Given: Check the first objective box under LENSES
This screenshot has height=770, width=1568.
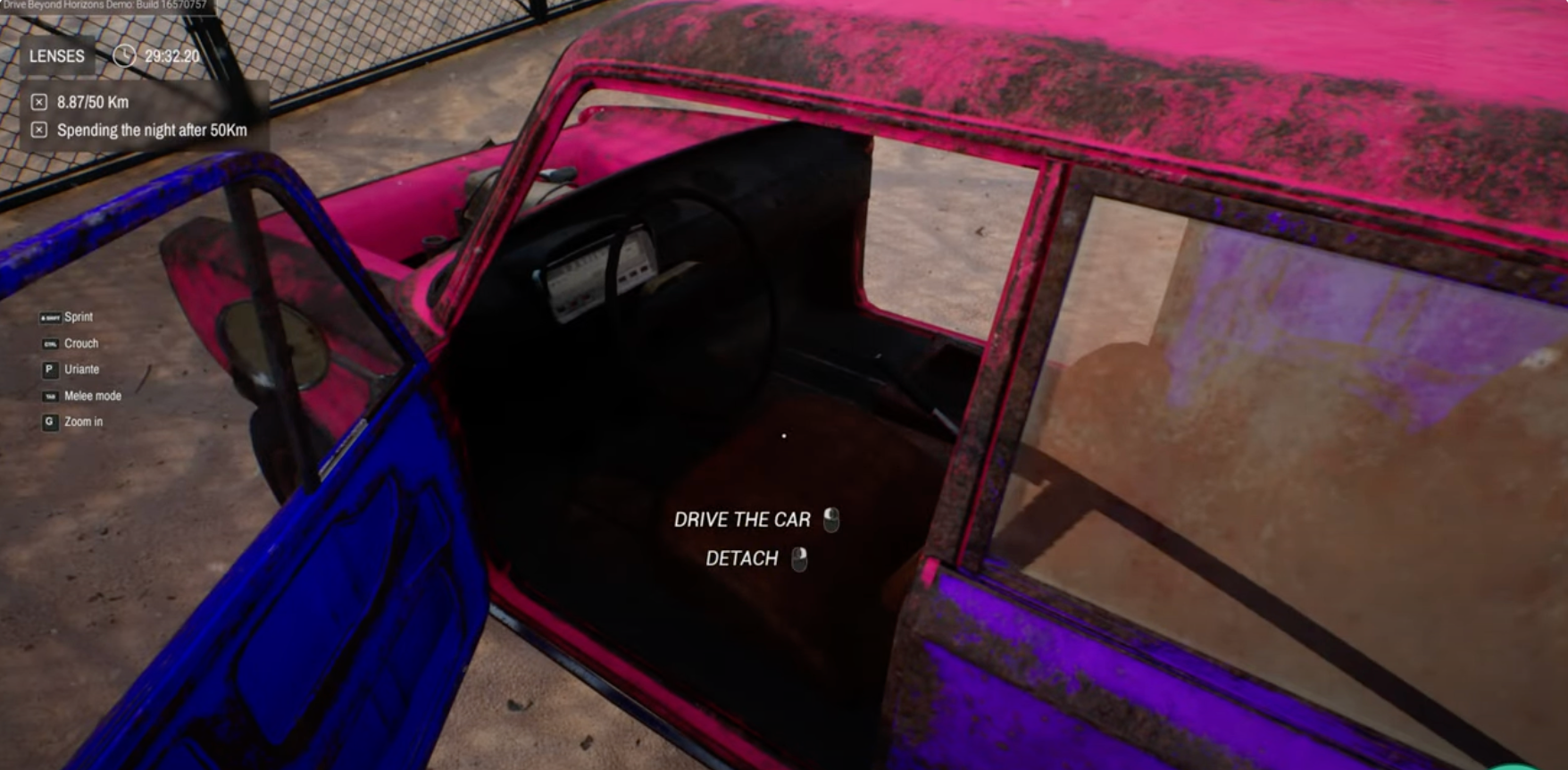Looking at the screenshot, I should (38, 102).
